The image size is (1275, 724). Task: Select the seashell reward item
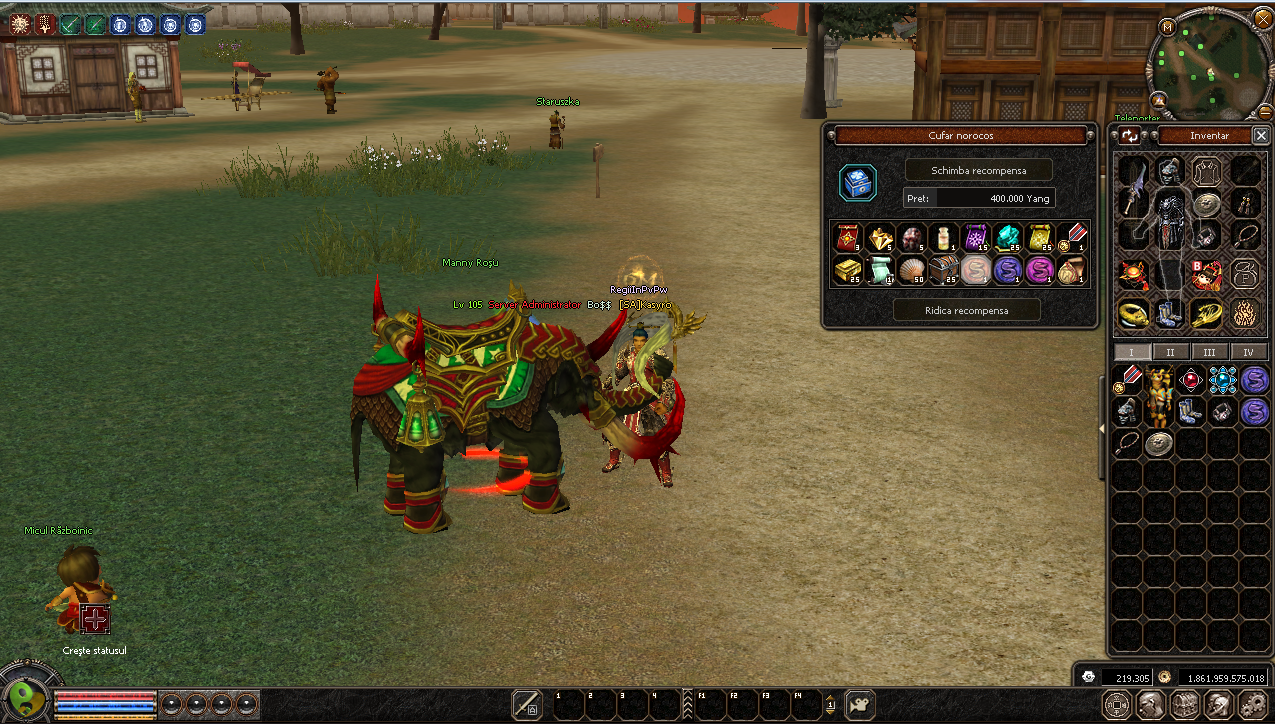(911, 269)
